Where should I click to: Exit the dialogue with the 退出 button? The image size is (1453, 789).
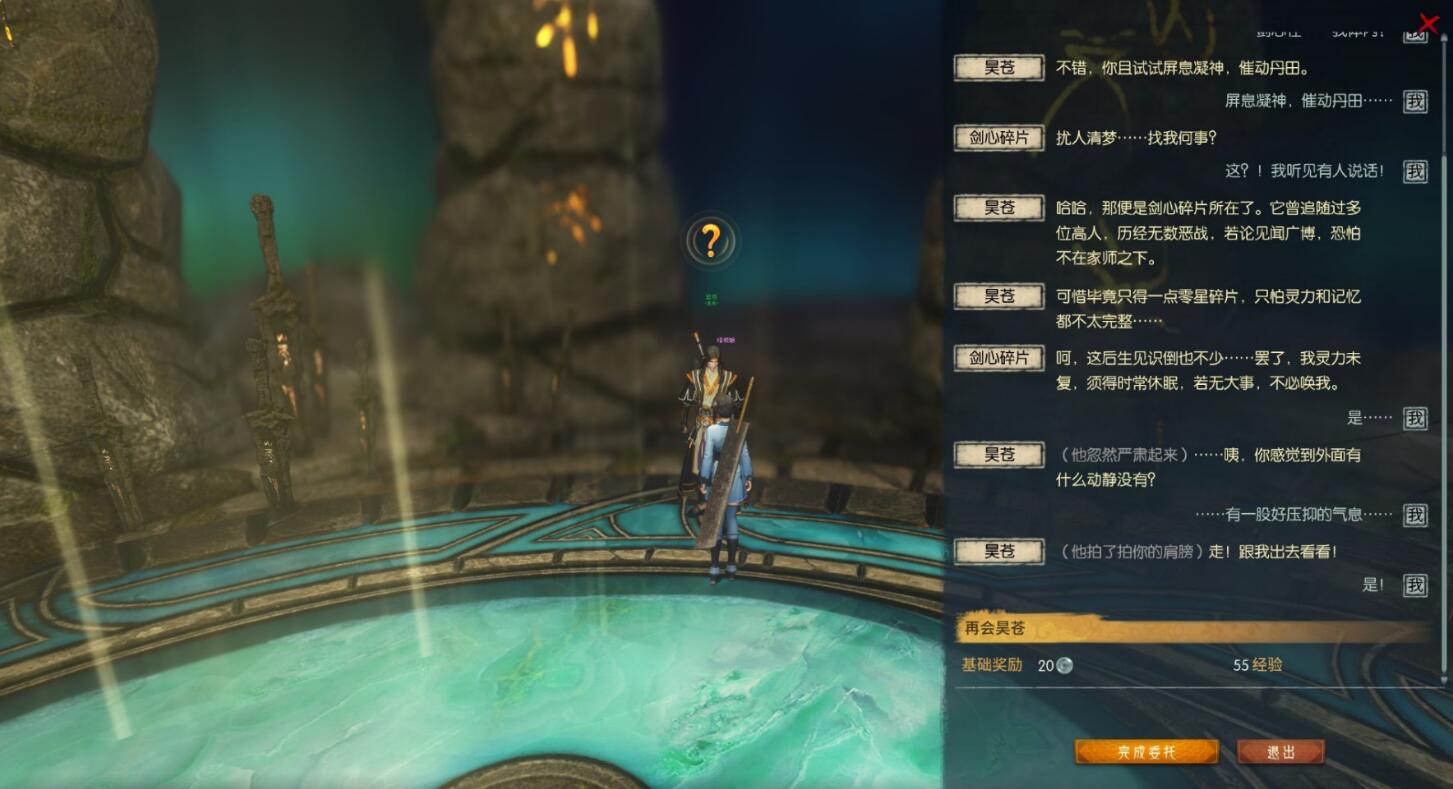1280,752
